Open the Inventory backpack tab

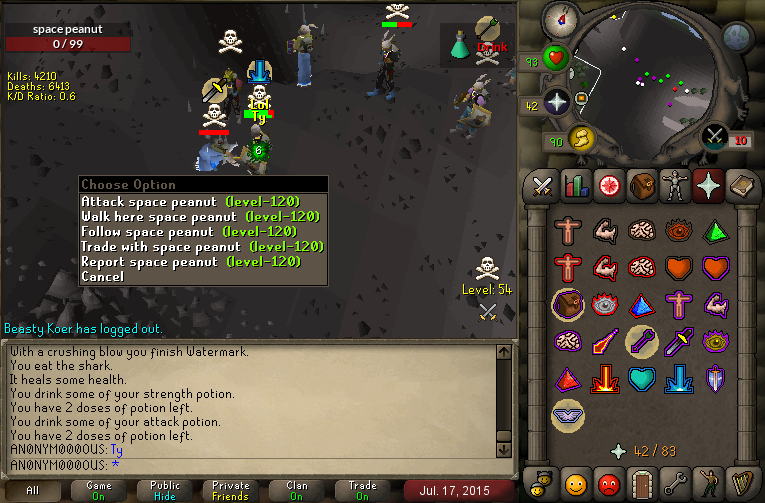coord(641,186)
